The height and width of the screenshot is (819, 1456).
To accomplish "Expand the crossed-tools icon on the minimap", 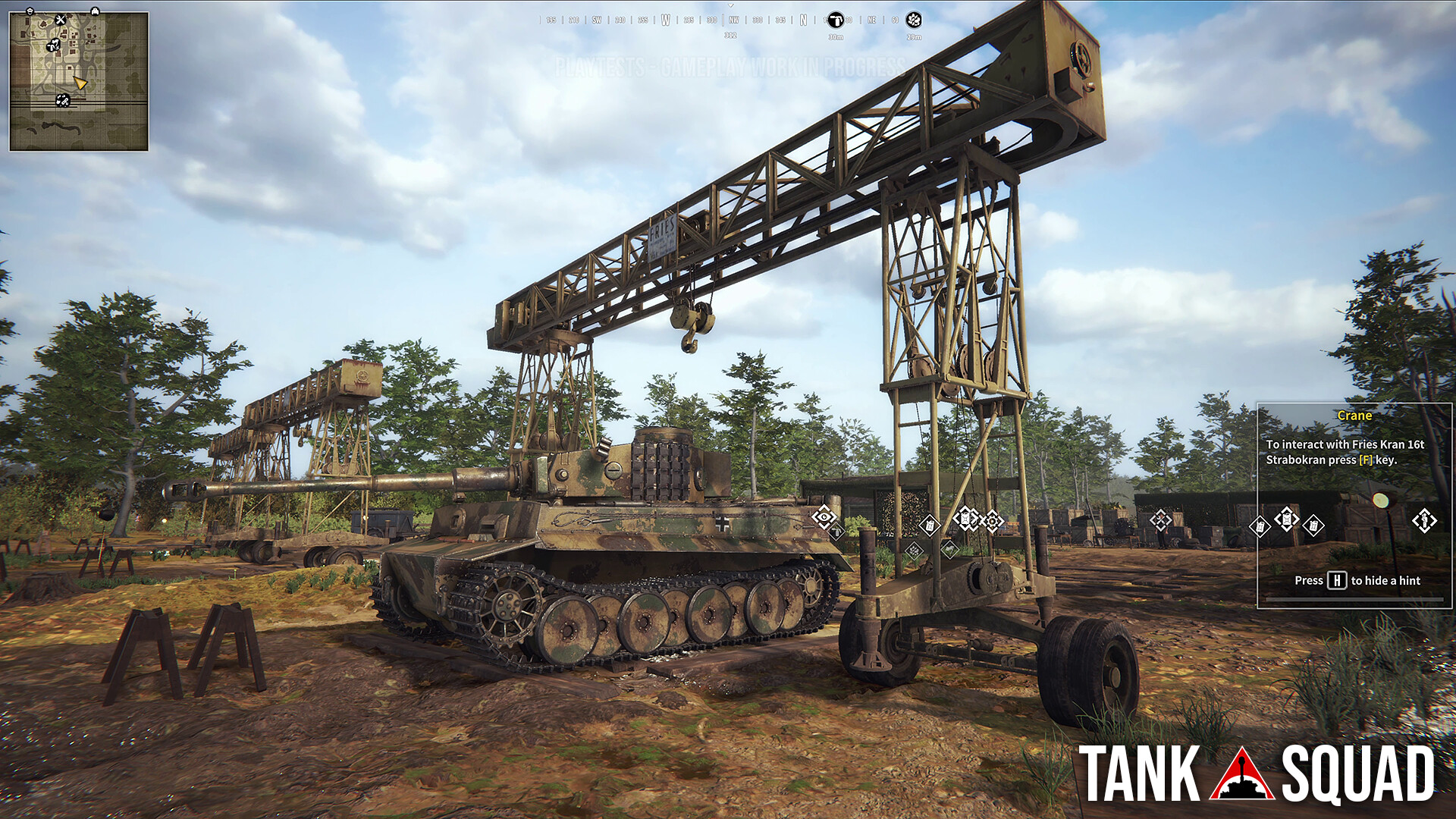I will pyautogui.click(x=61, y=20).
